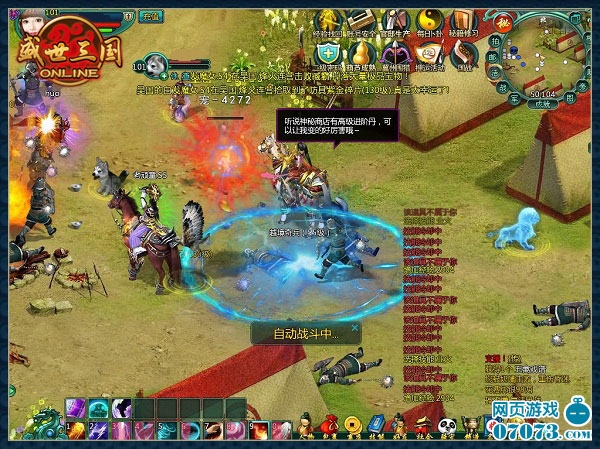This screenshot has width=600, height=449.
Task: Open the panda icon in bottom menu
Action: pyautogui.click(x=447, y=423)
